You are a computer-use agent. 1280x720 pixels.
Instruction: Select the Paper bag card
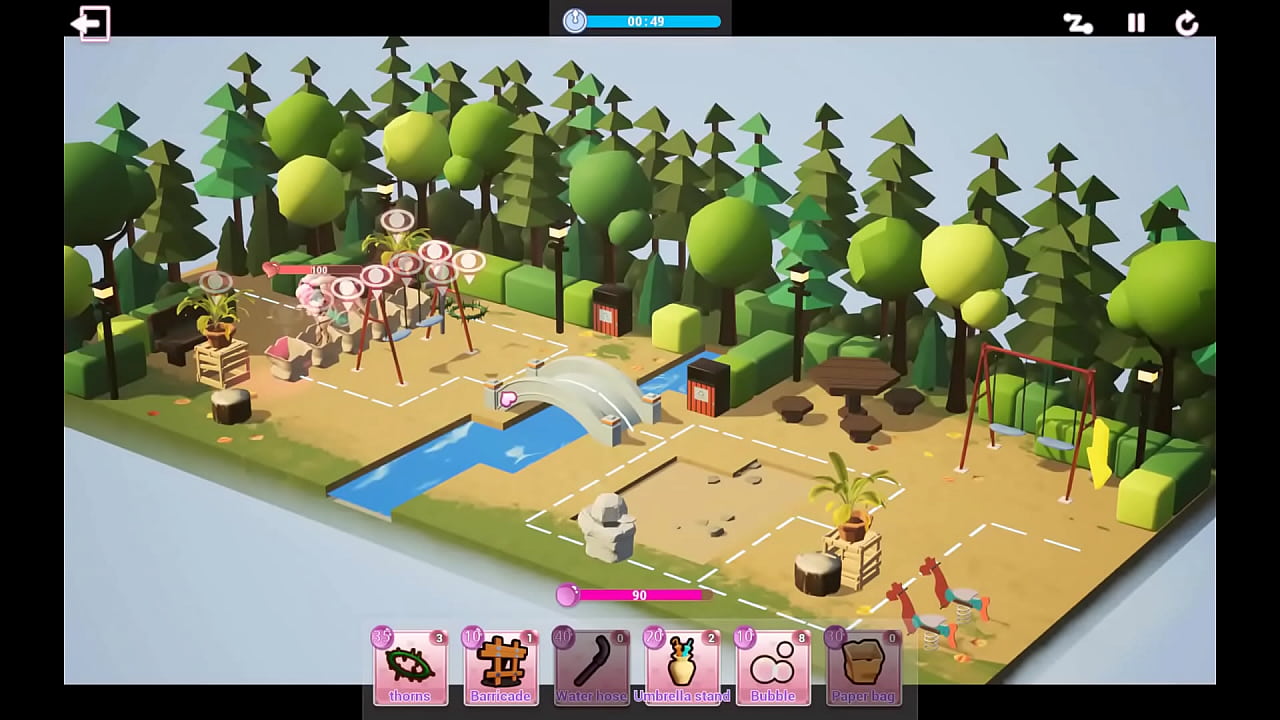(863, 666)
